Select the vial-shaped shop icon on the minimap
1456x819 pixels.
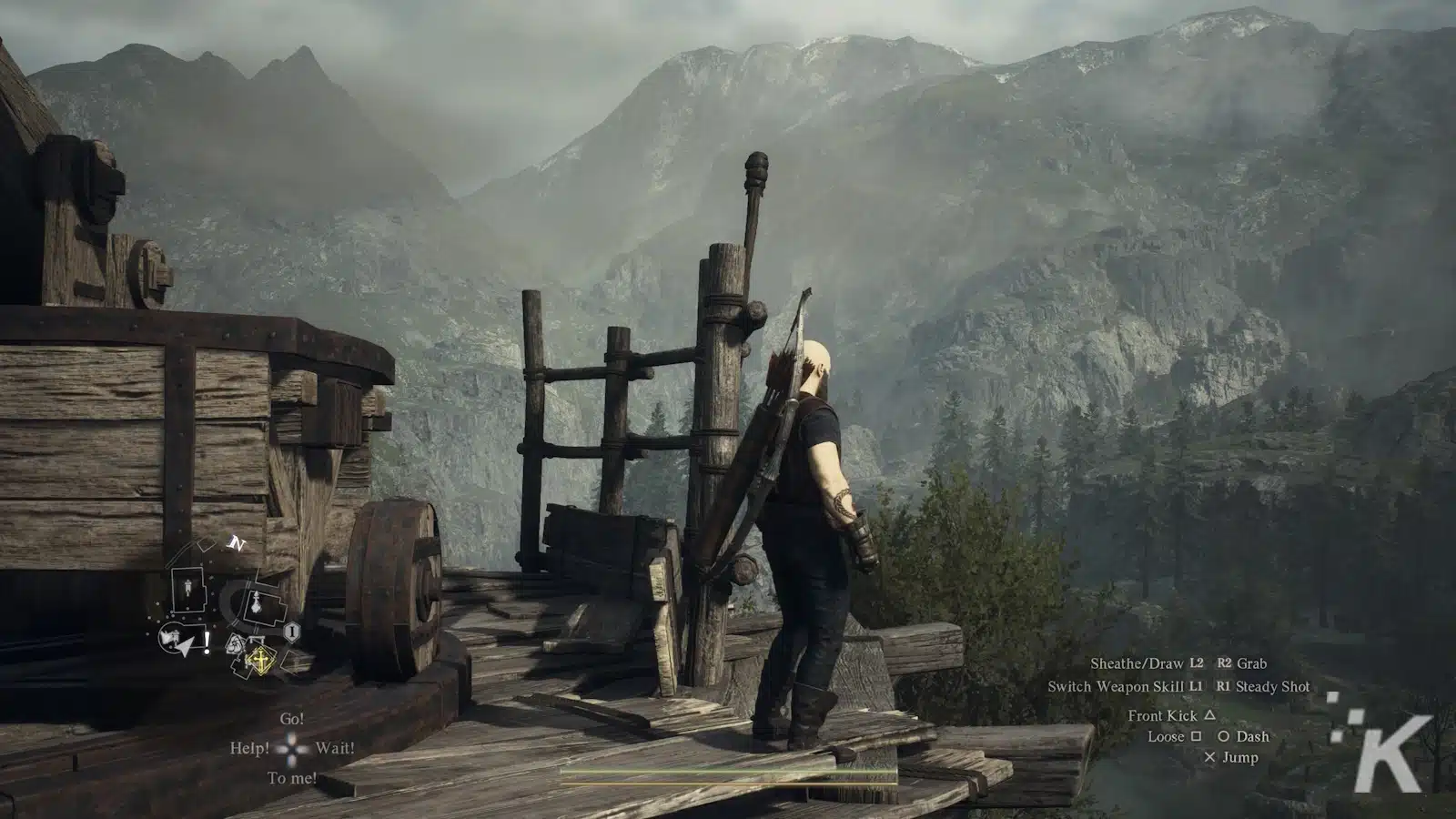click(x=257, y=603)
